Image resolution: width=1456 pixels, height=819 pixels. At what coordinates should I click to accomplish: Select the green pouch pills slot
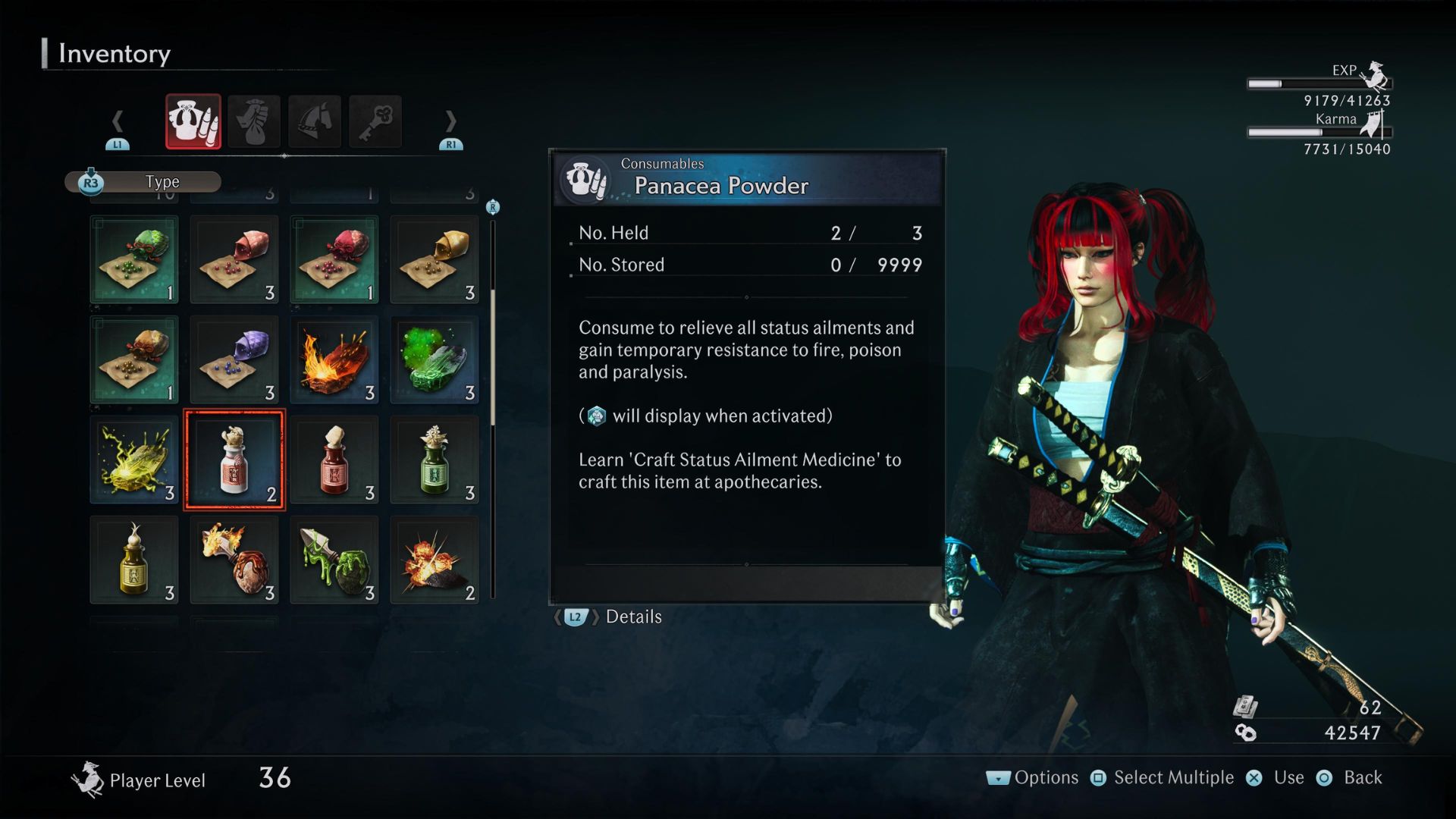point(134,259)
